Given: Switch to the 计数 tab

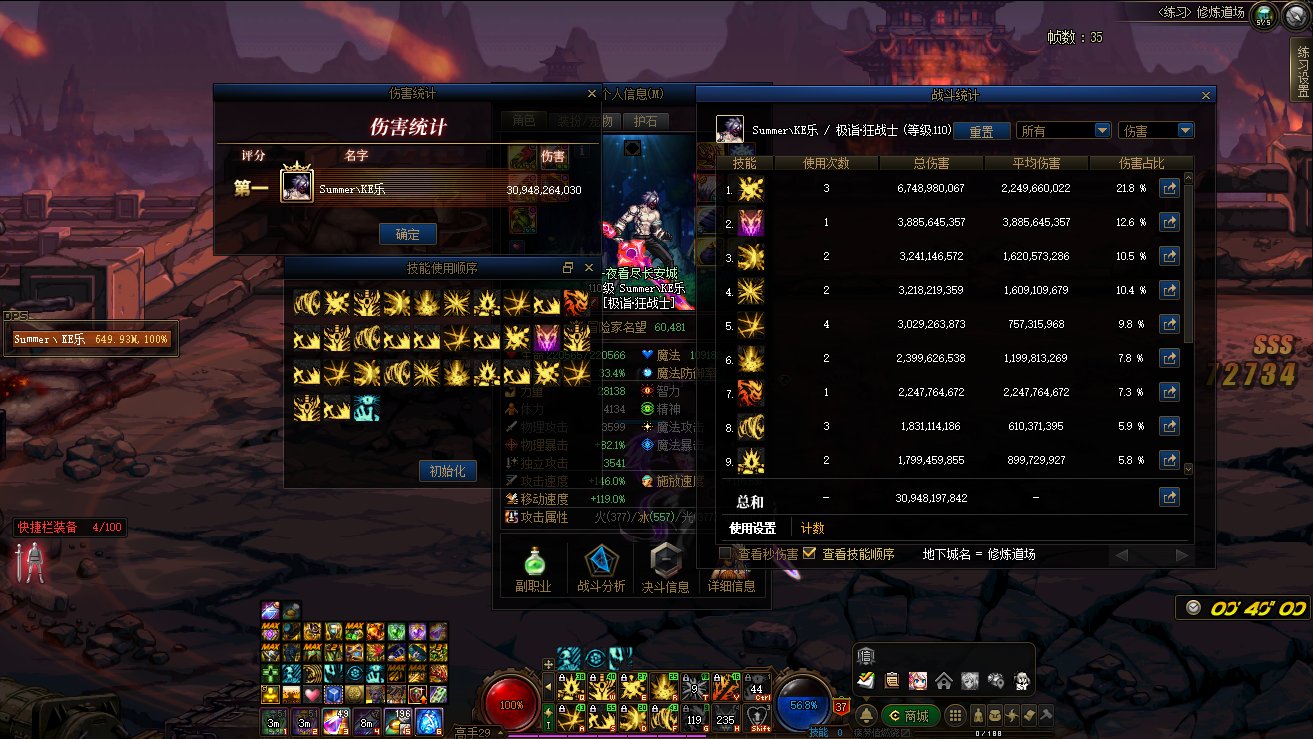Looking at the screenshot, I should click(x=812, y=528).
